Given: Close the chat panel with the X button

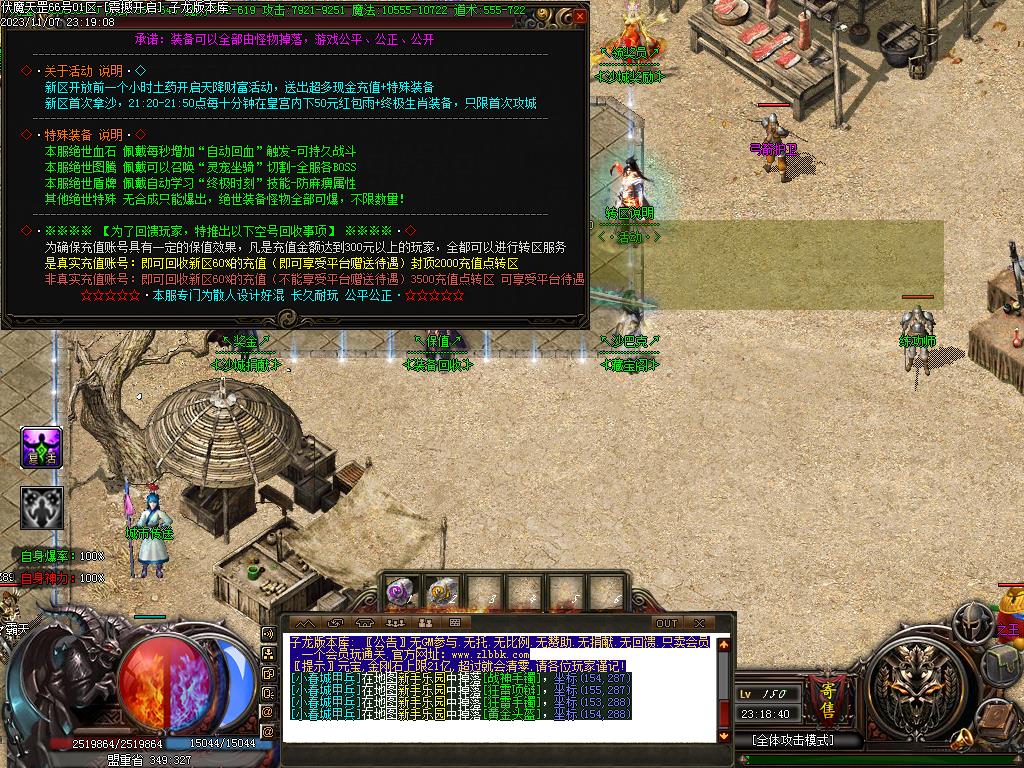Looking at the screenshot, I should tap(700, 623).
